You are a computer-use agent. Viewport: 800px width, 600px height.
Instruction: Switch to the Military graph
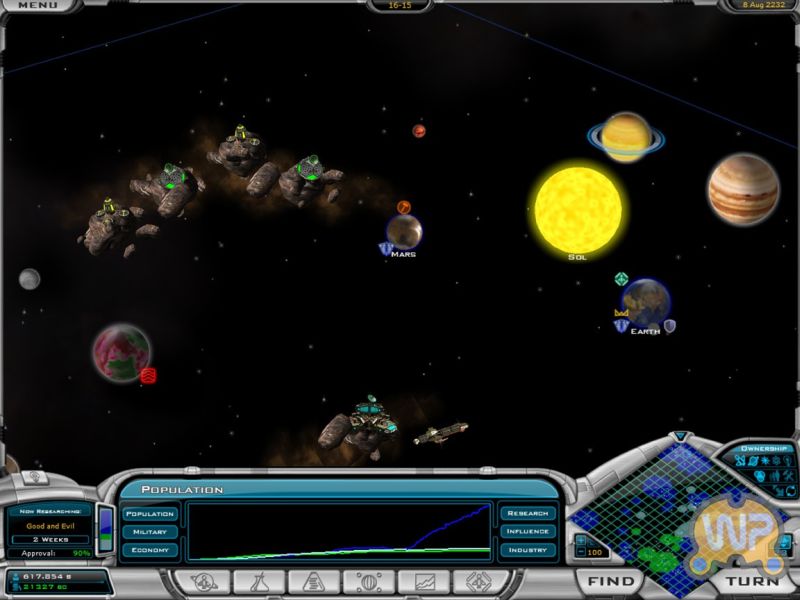(150, 532)
